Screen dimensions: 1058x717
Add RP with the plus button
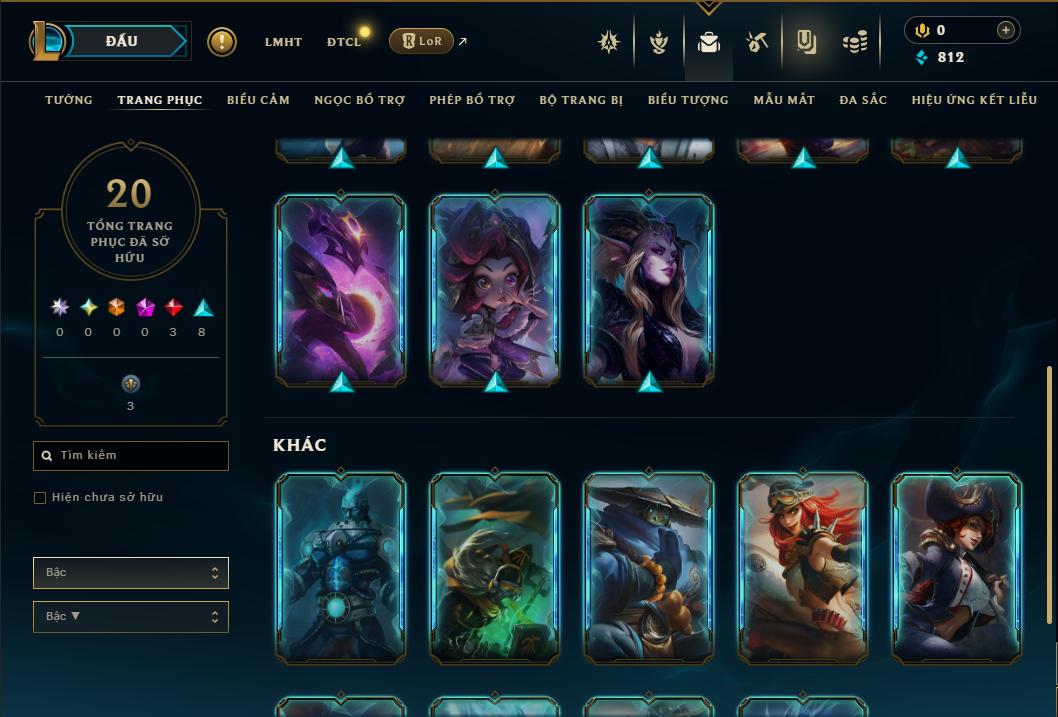pyautogui.click(x=1006, y=31)
